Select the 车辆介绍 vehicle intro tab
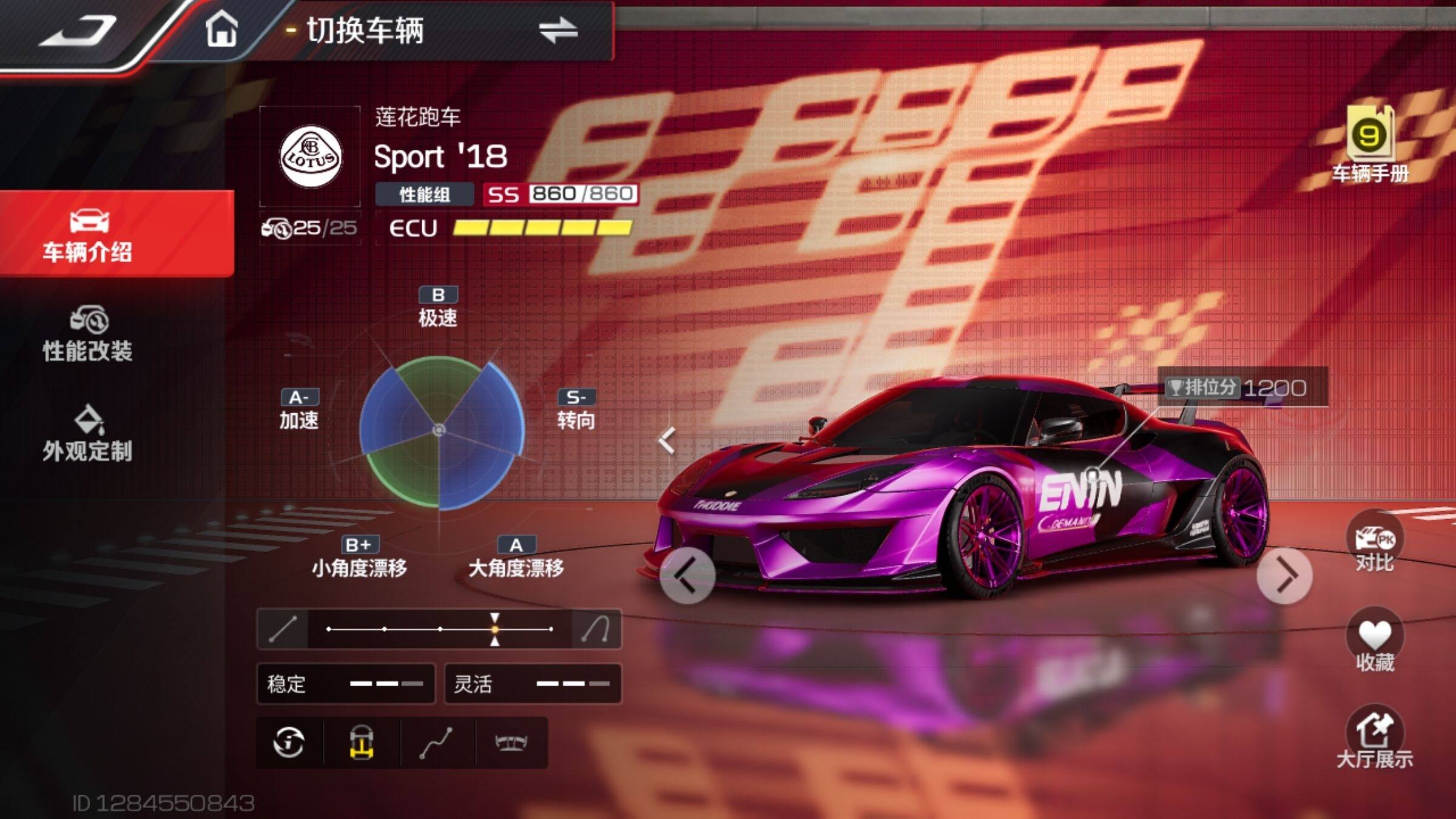The image size is (1456, 819). [88, 235]
